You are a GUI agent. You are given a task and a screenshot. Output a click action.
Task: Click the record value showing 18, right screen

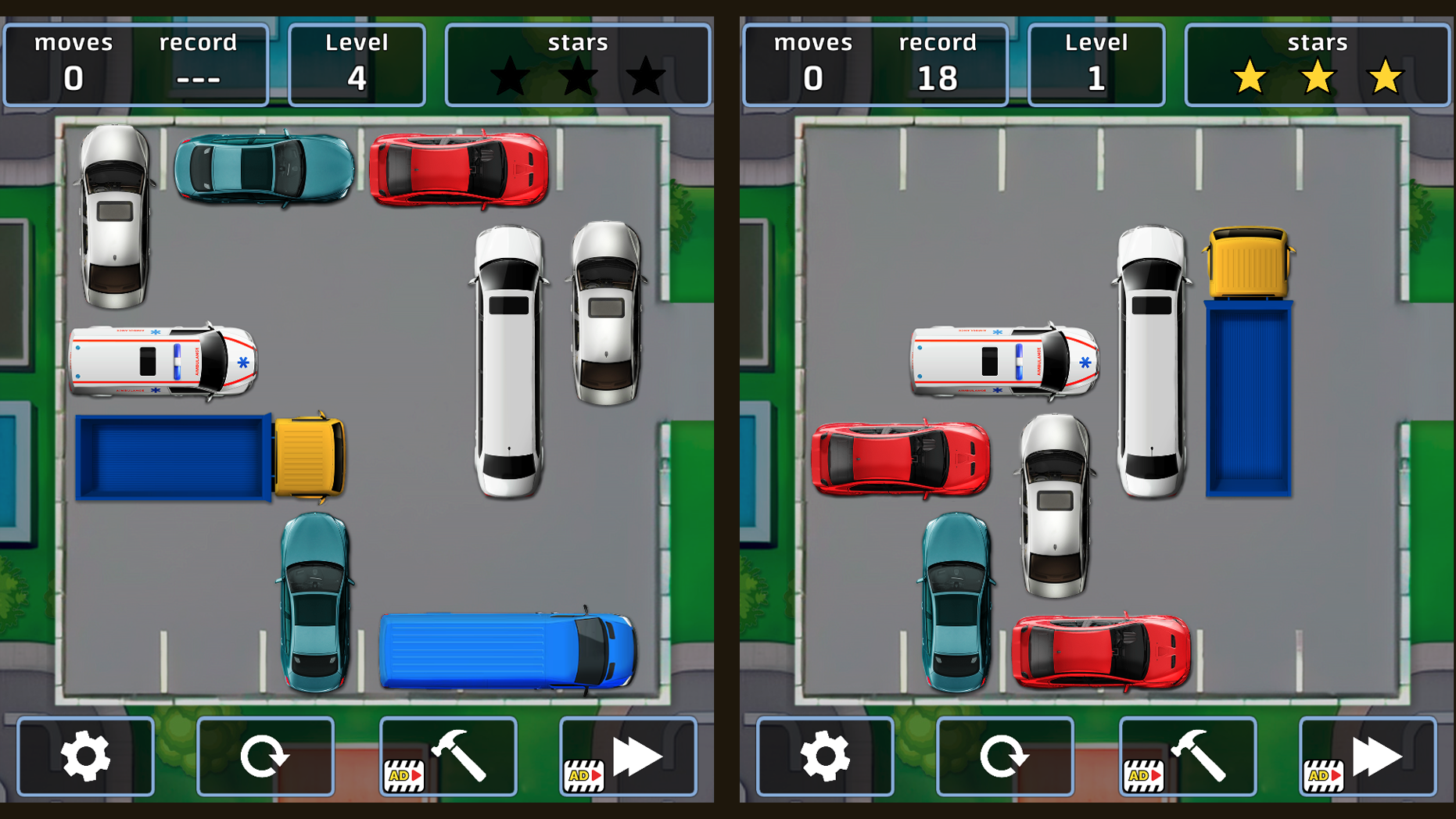937,78
